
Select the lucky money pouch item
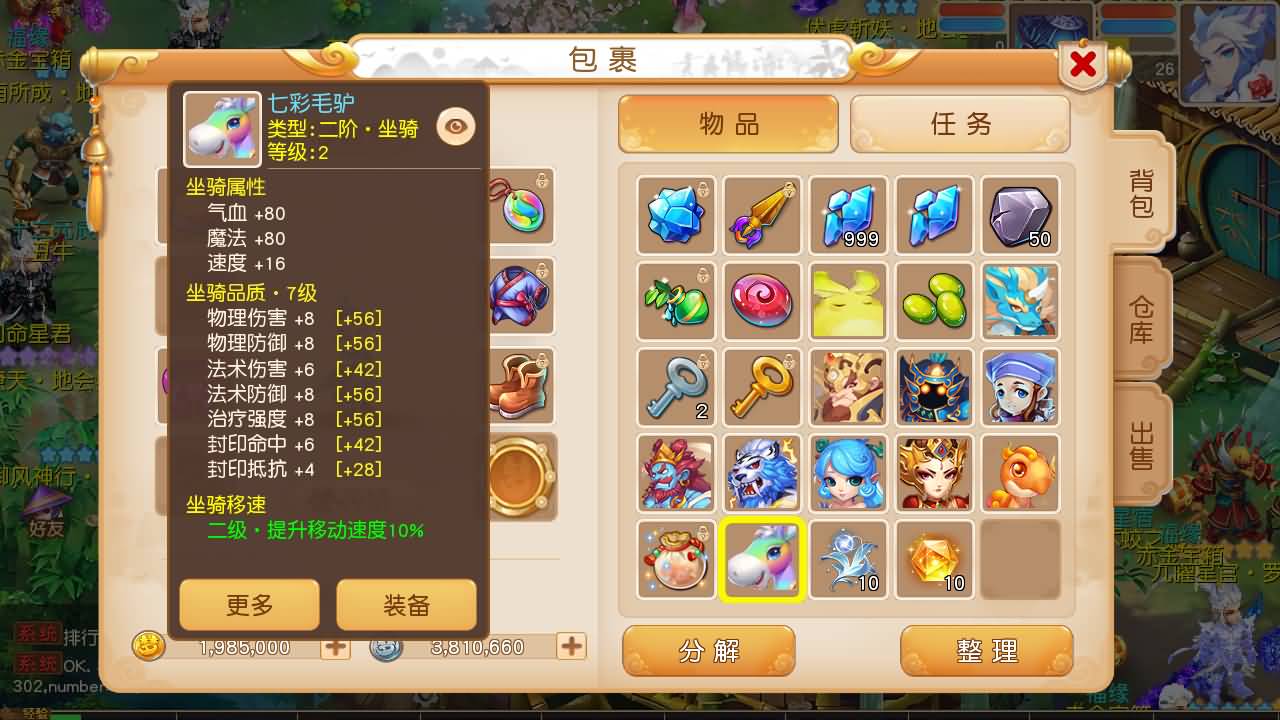(676, 560)
